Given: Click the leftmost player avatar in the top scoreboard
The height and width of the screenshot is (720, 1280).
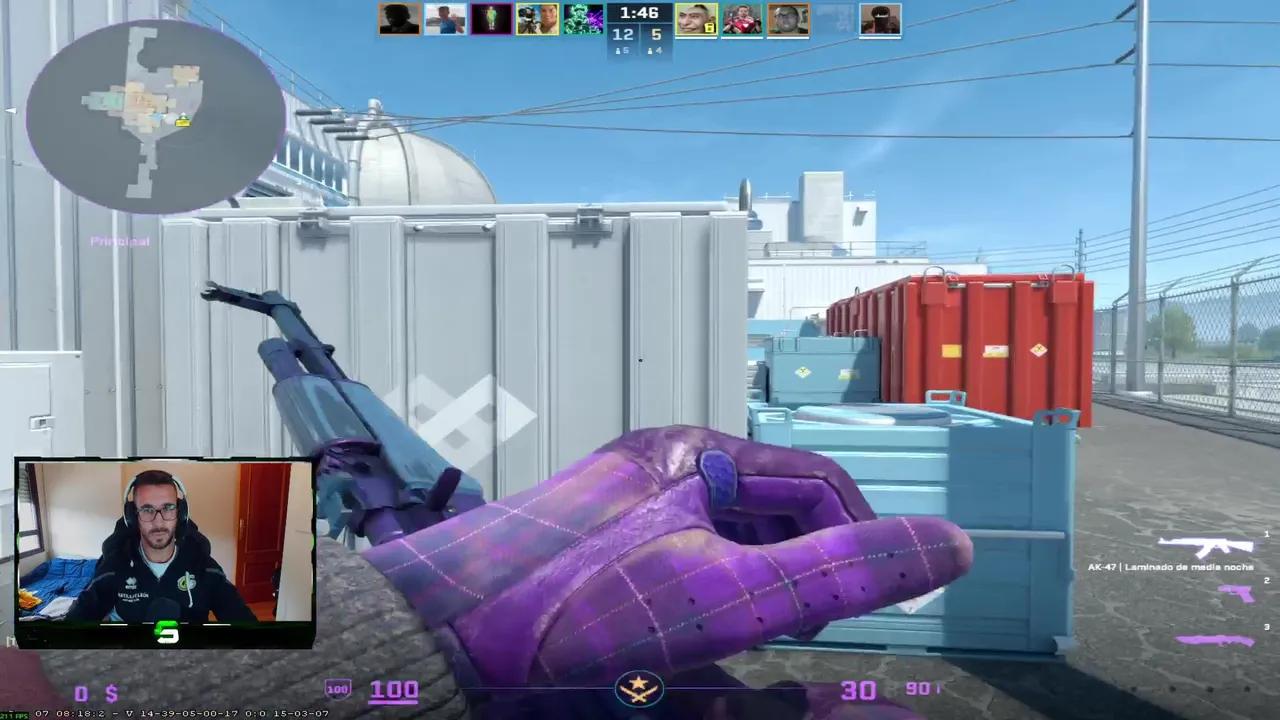Looking at the screenshot, I should [x=399, y=18].
